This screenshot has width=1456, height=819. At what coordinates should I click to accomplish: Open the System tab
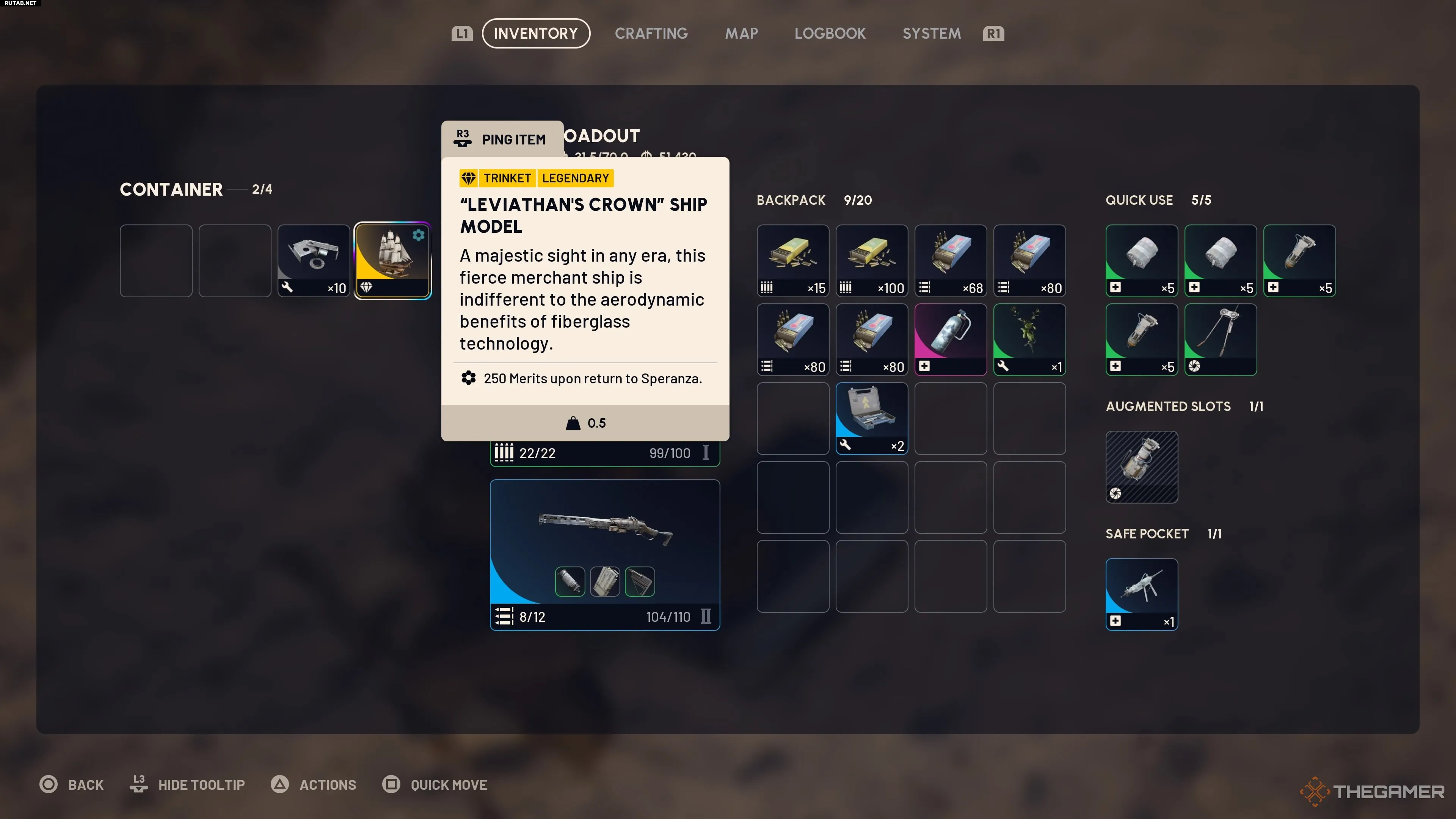[932, 33]
